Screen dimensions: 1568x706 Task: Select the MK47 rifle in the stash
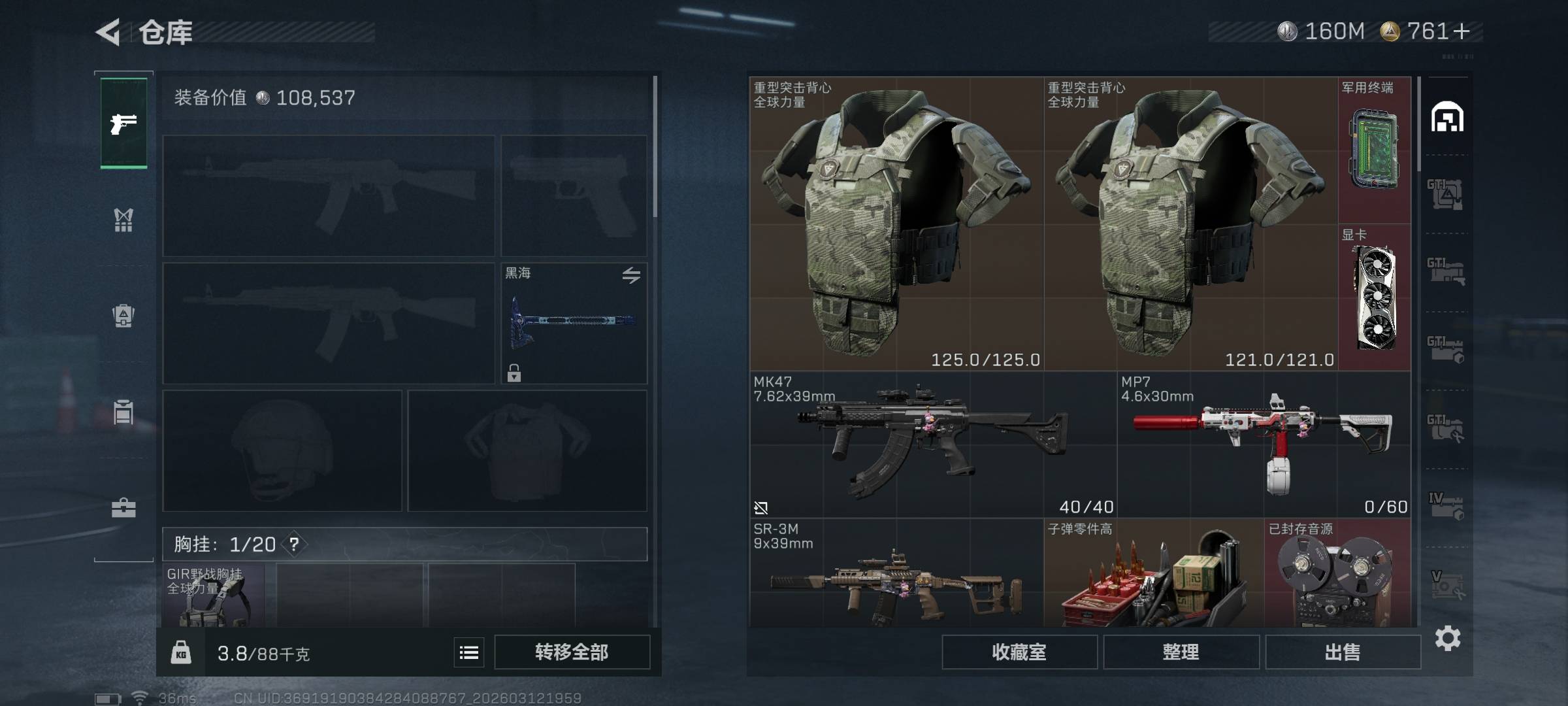tap(933, 445)
